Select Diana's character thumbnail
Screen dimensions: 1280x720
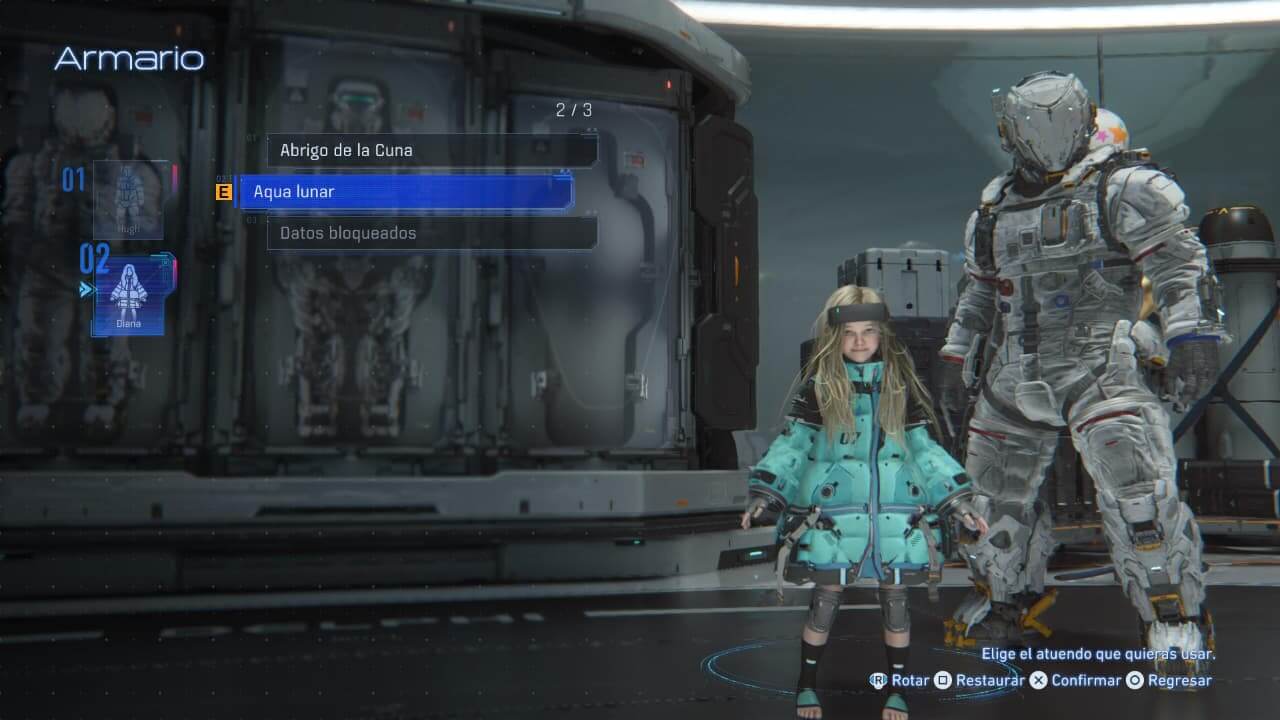click(x=128, y=295)
